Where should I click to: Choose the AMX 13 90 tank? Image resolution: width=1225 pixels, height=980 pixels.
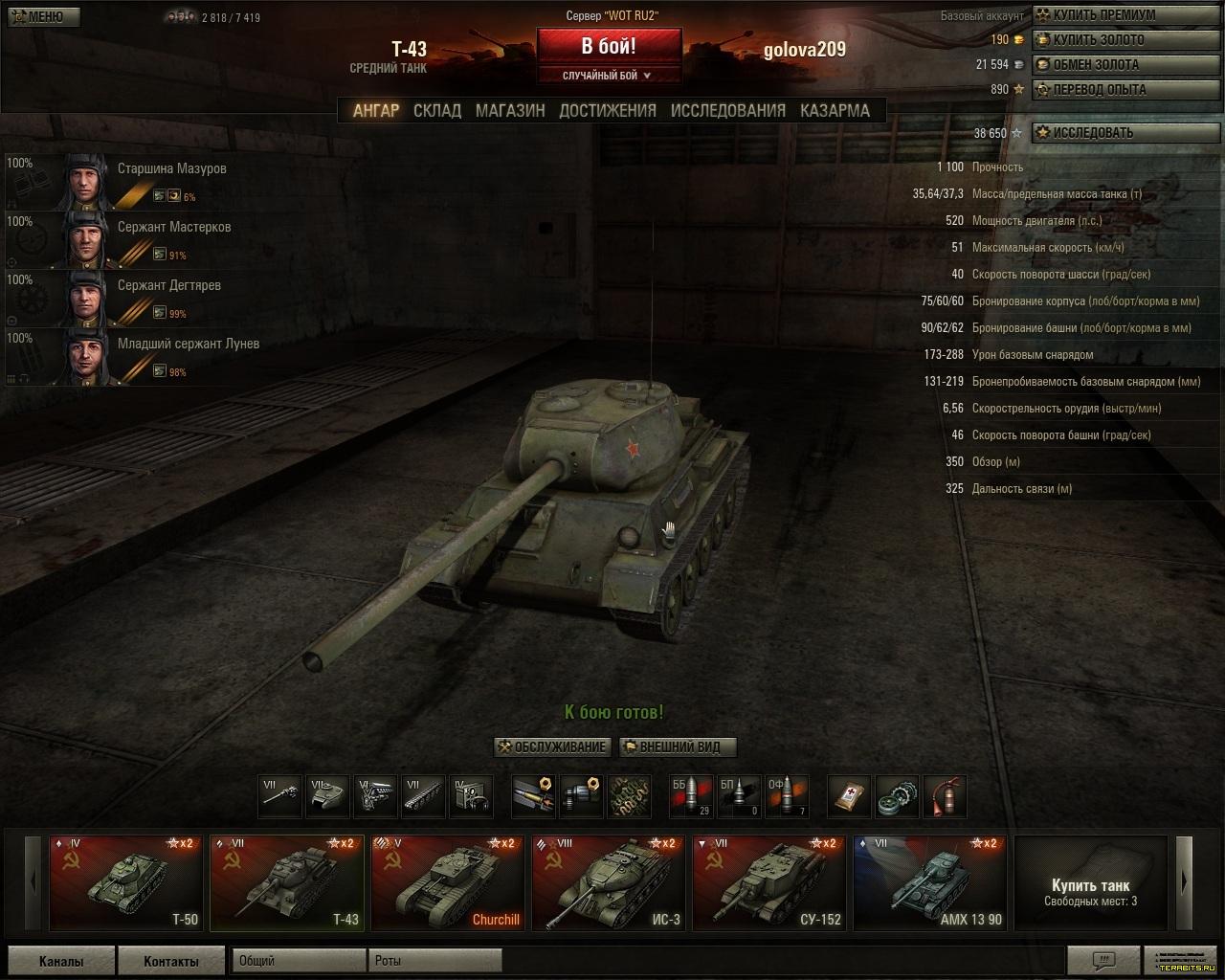[x=930, y=883]
